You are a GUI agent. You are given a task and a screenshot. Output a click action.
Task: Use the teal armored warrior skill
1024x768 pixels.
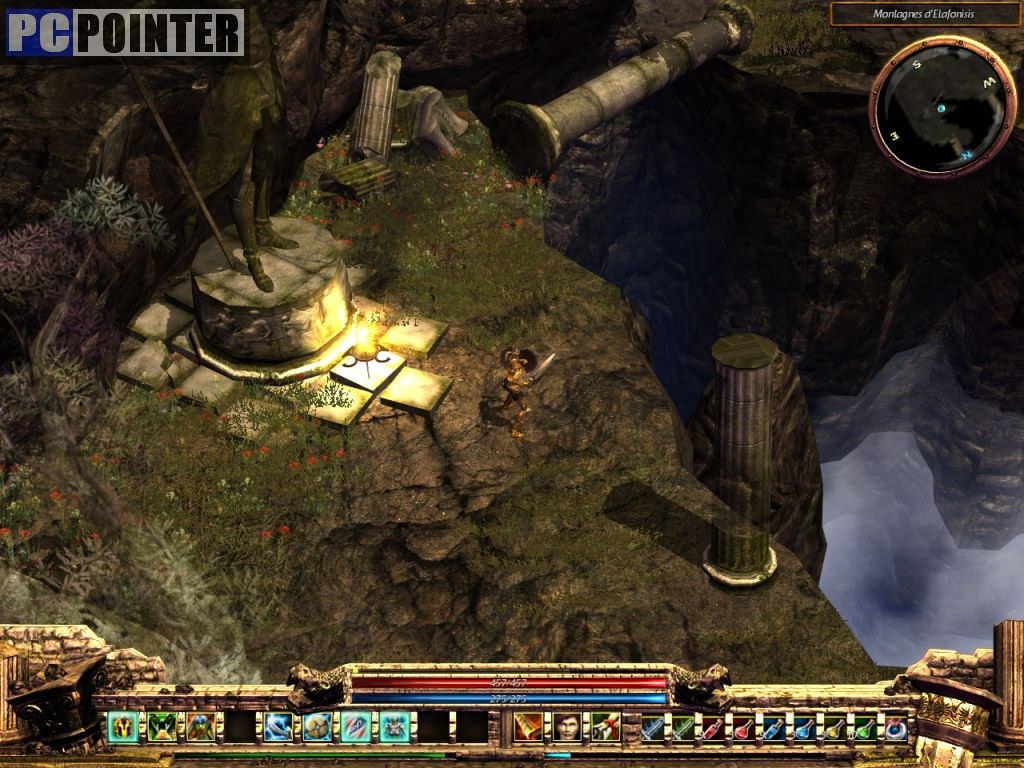click(395, 726)
